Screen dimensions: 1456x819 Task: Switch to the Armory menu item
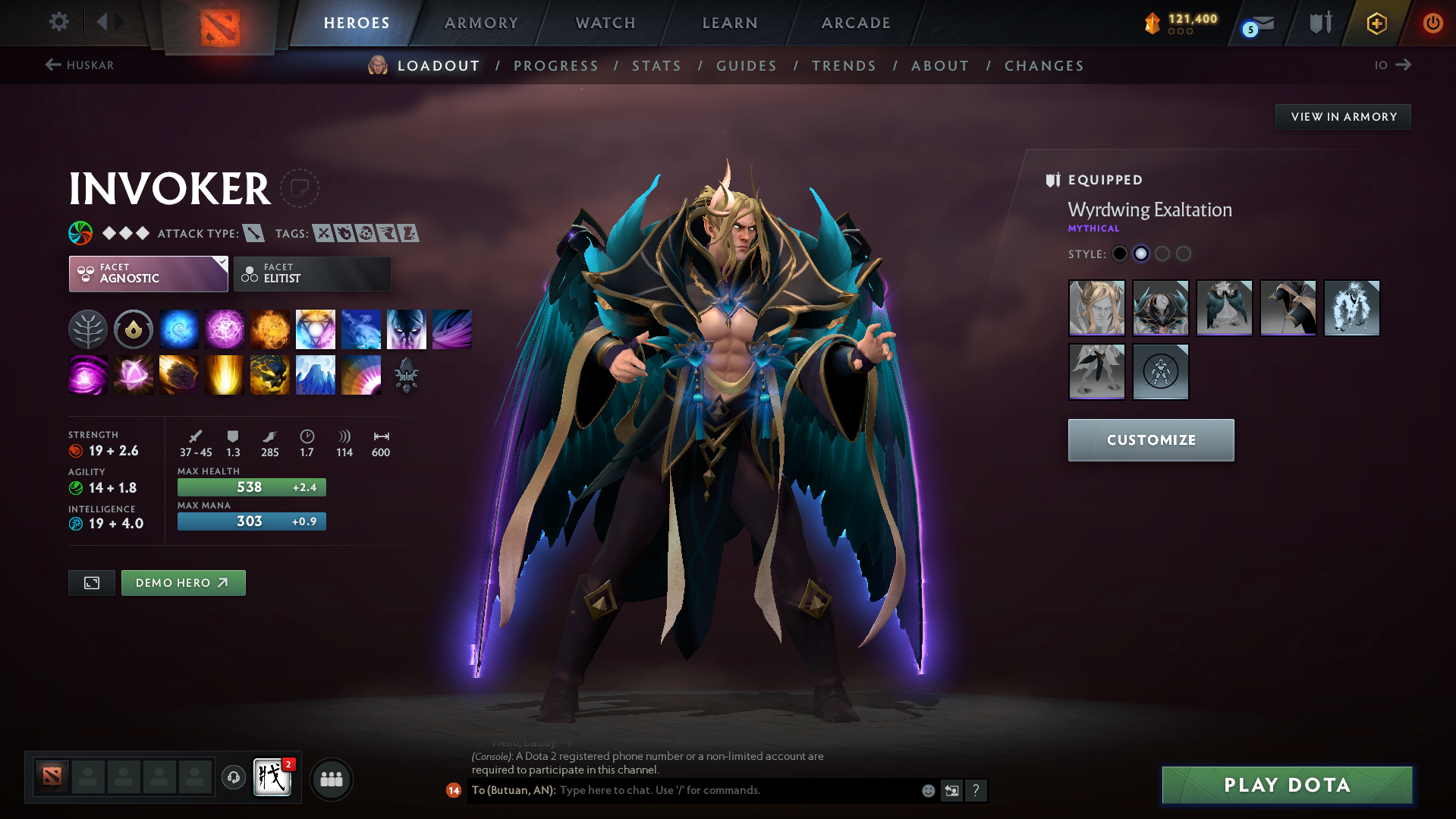tap(481, 23)
